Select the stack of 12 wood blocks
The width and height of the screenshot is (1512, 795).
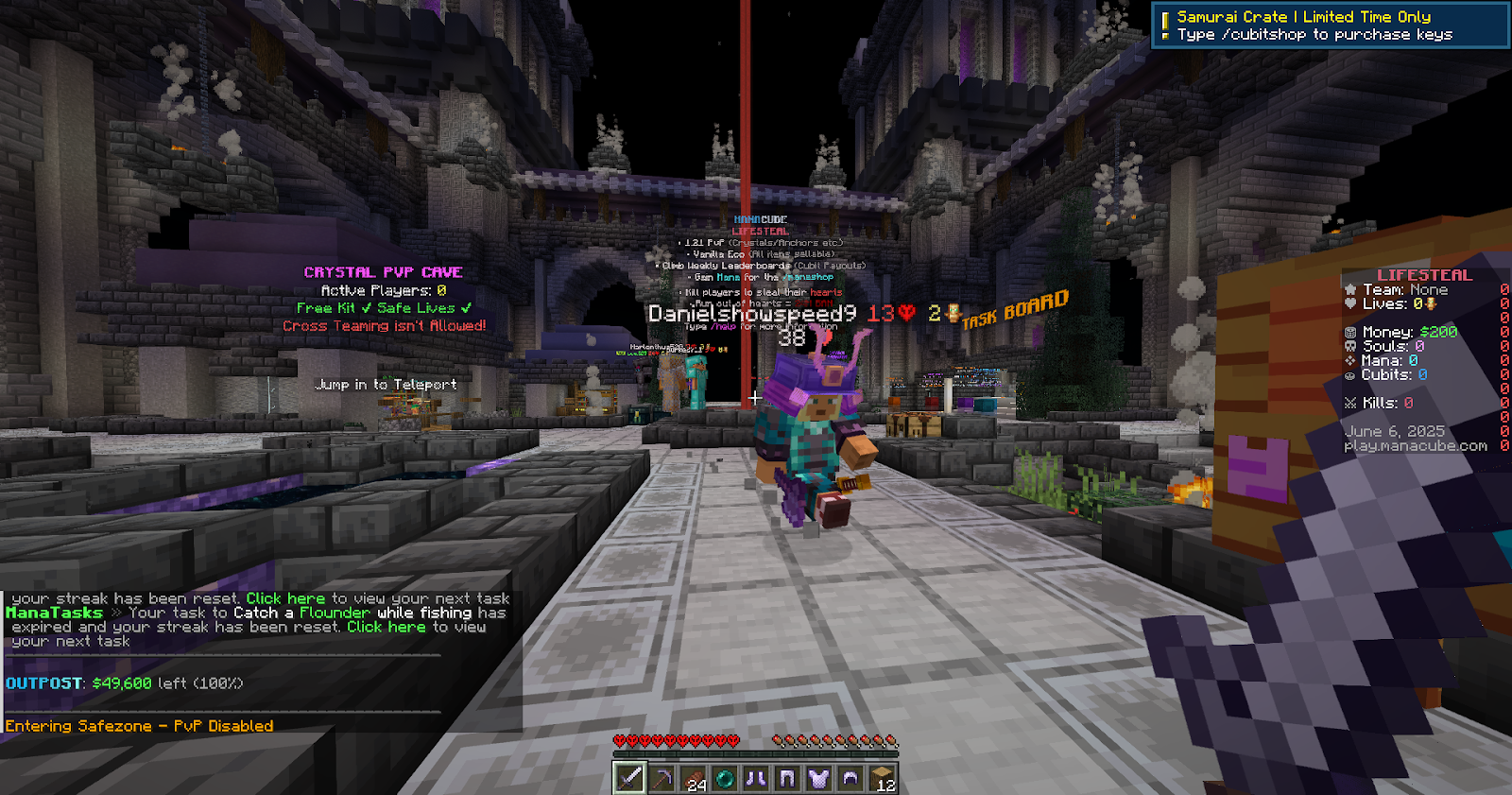click(x=881, y=778)
